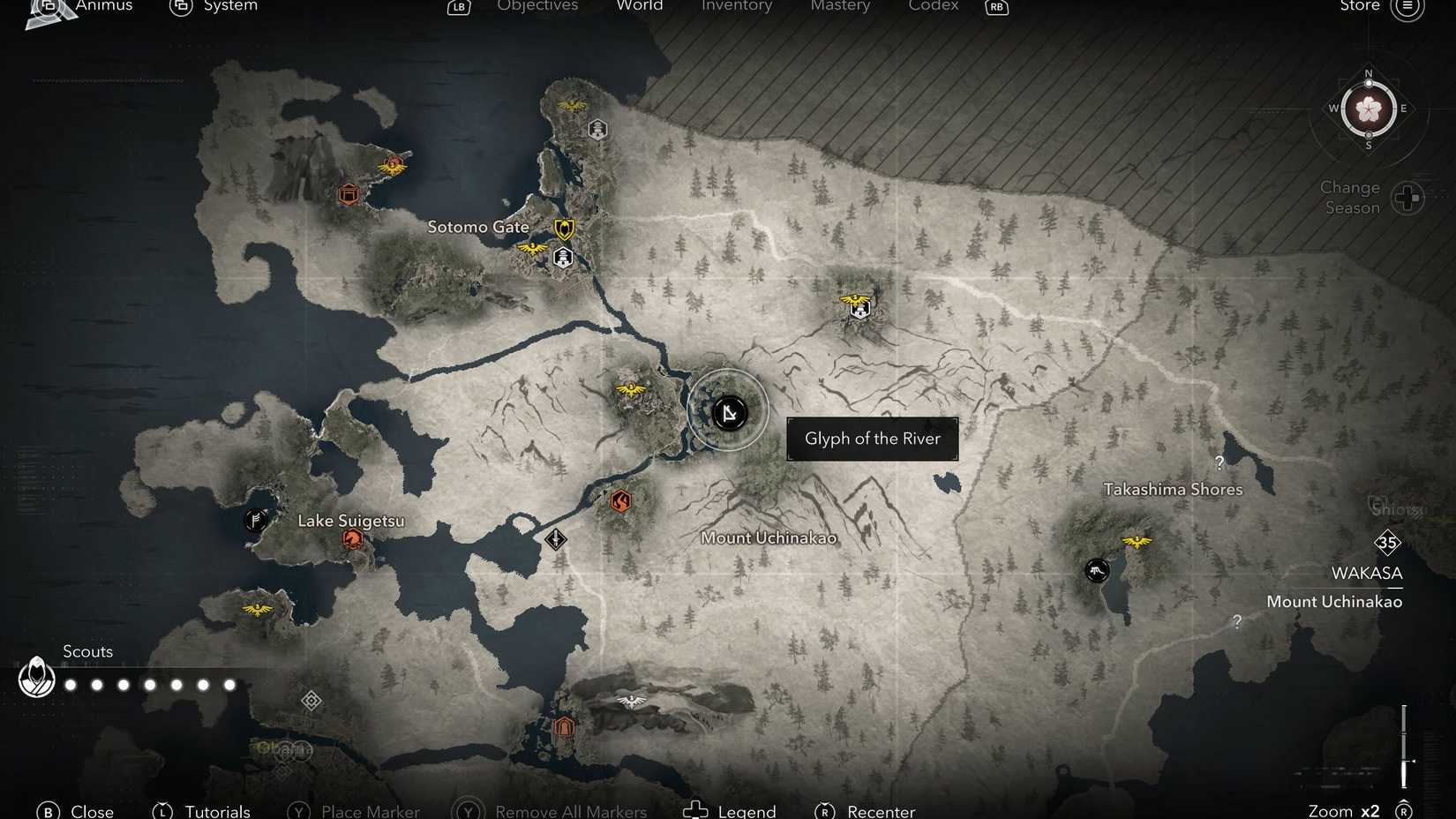The height and width of the screenshot is (819, 1456).
Task: Select the hexagonal kofun icon north of Sotomo Gate
Action: pyautogui.click(x=597, y=129)
